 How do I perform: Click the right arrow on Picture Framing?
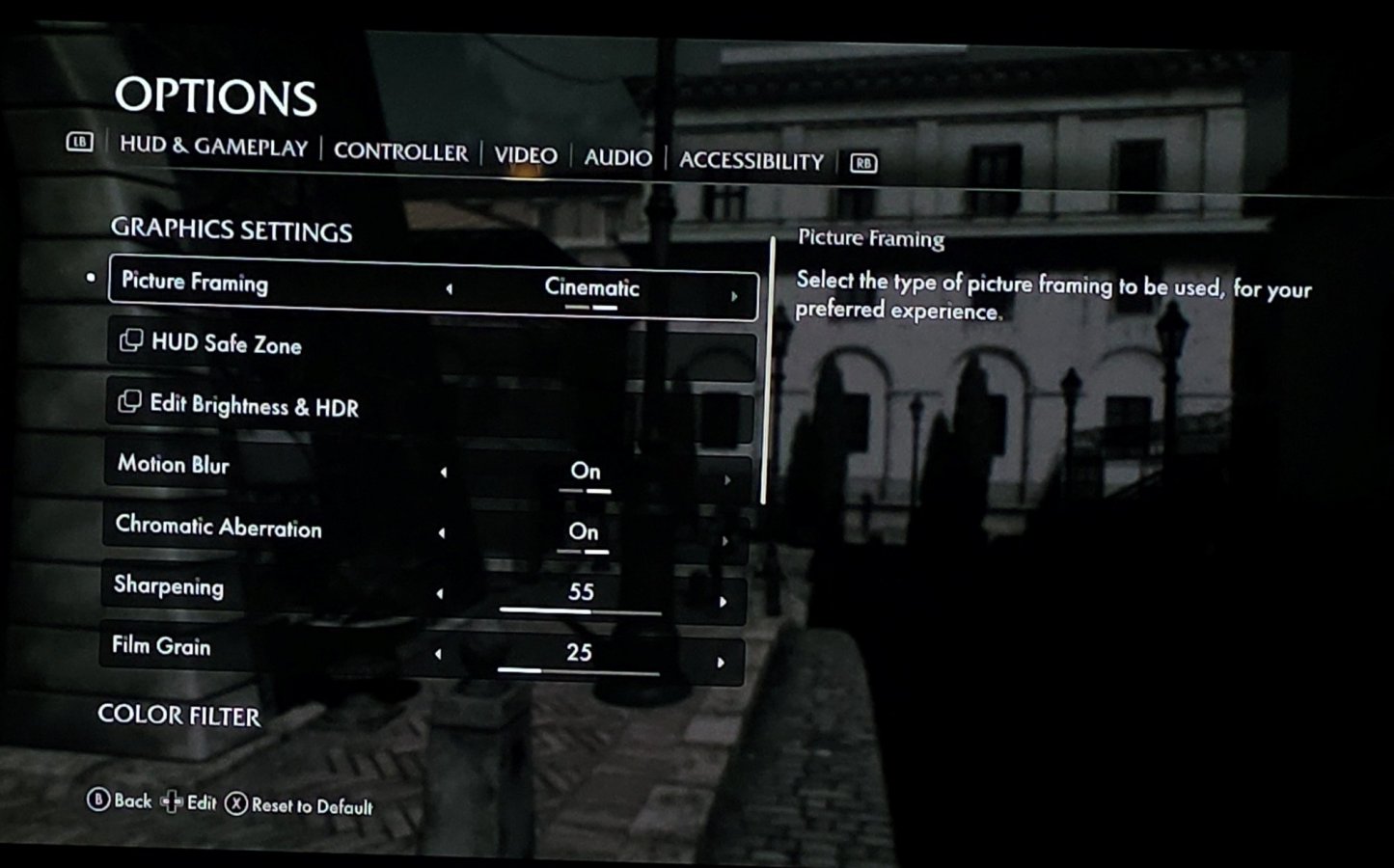[734, 296]
